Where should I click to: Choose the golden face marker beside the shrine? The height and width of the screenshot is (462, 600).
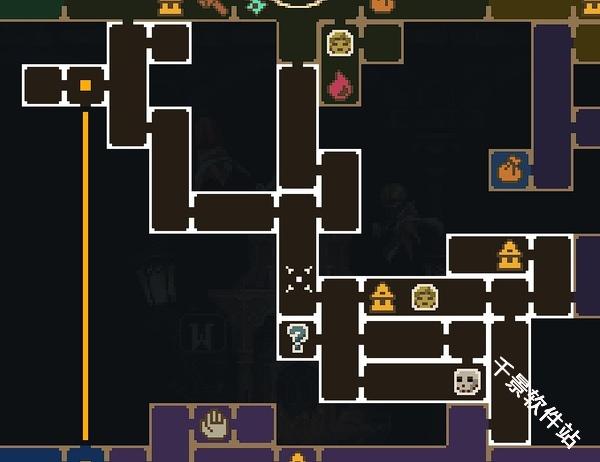(x=424, y=296)
